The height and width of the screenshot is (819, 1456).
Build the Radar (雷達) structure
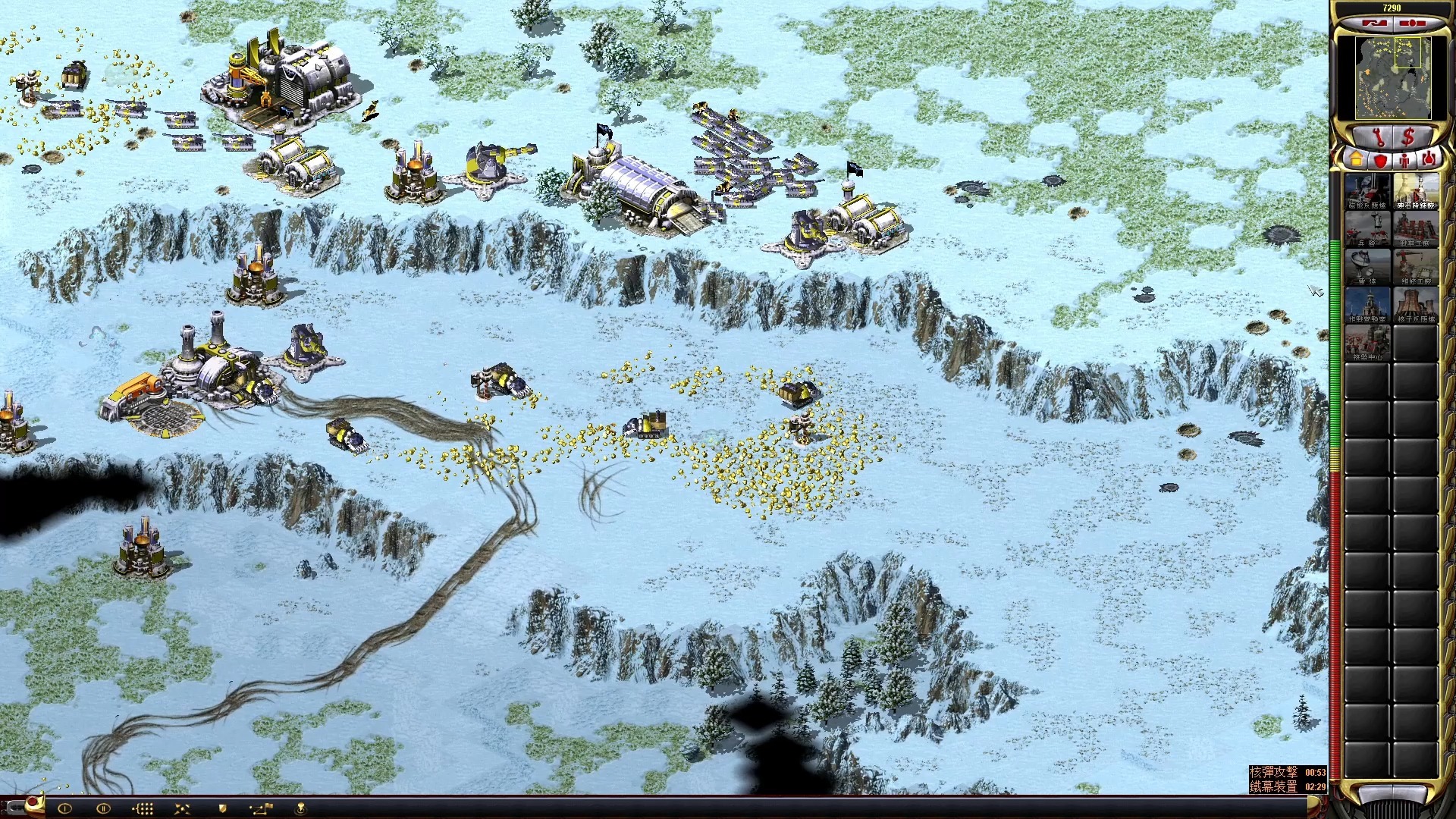(x=1367, y=267)
